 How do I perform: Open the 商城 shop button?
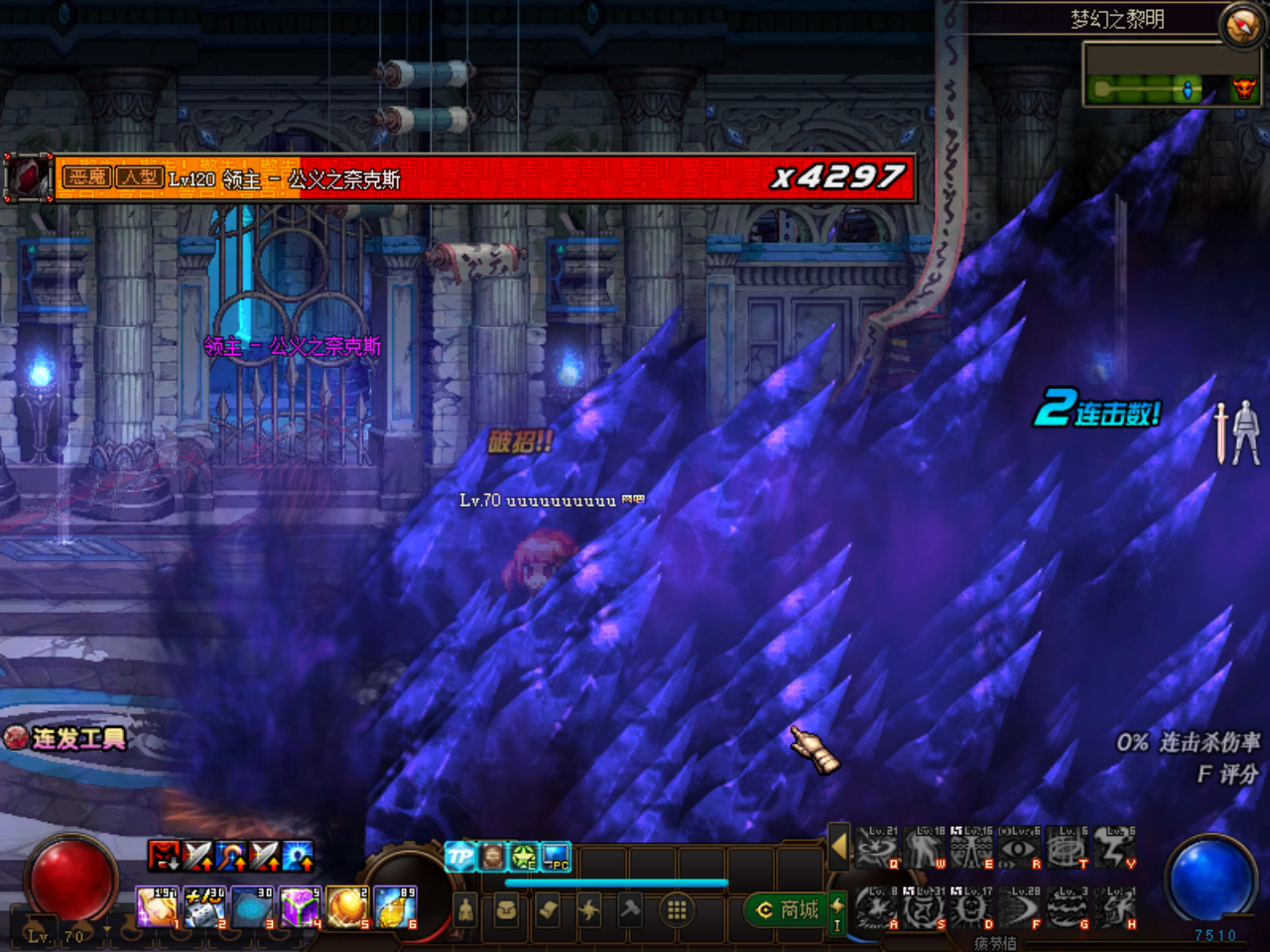point(788,909)
